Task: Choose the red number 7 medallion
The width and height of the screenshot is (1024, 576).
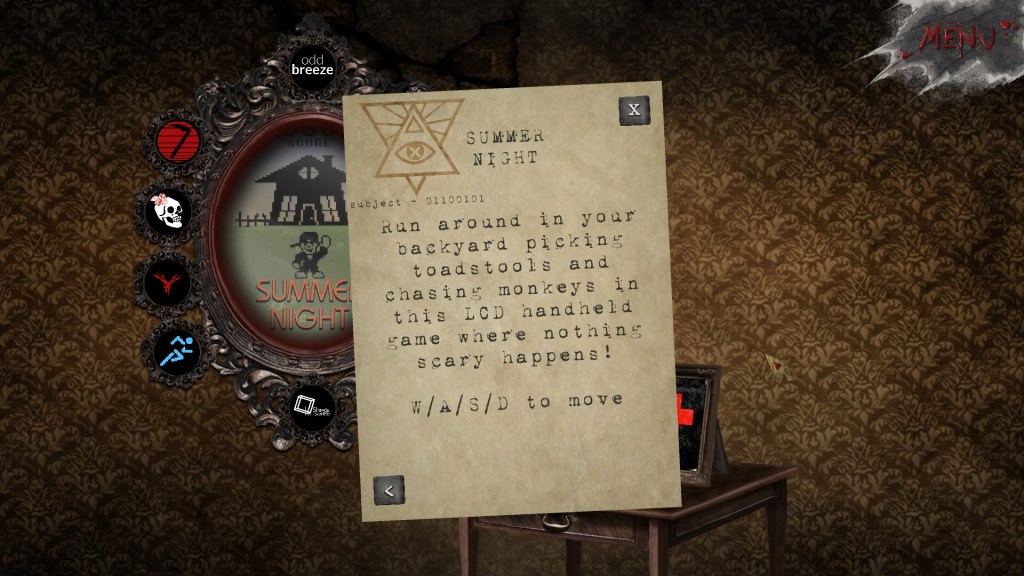Action: point(179,141)
